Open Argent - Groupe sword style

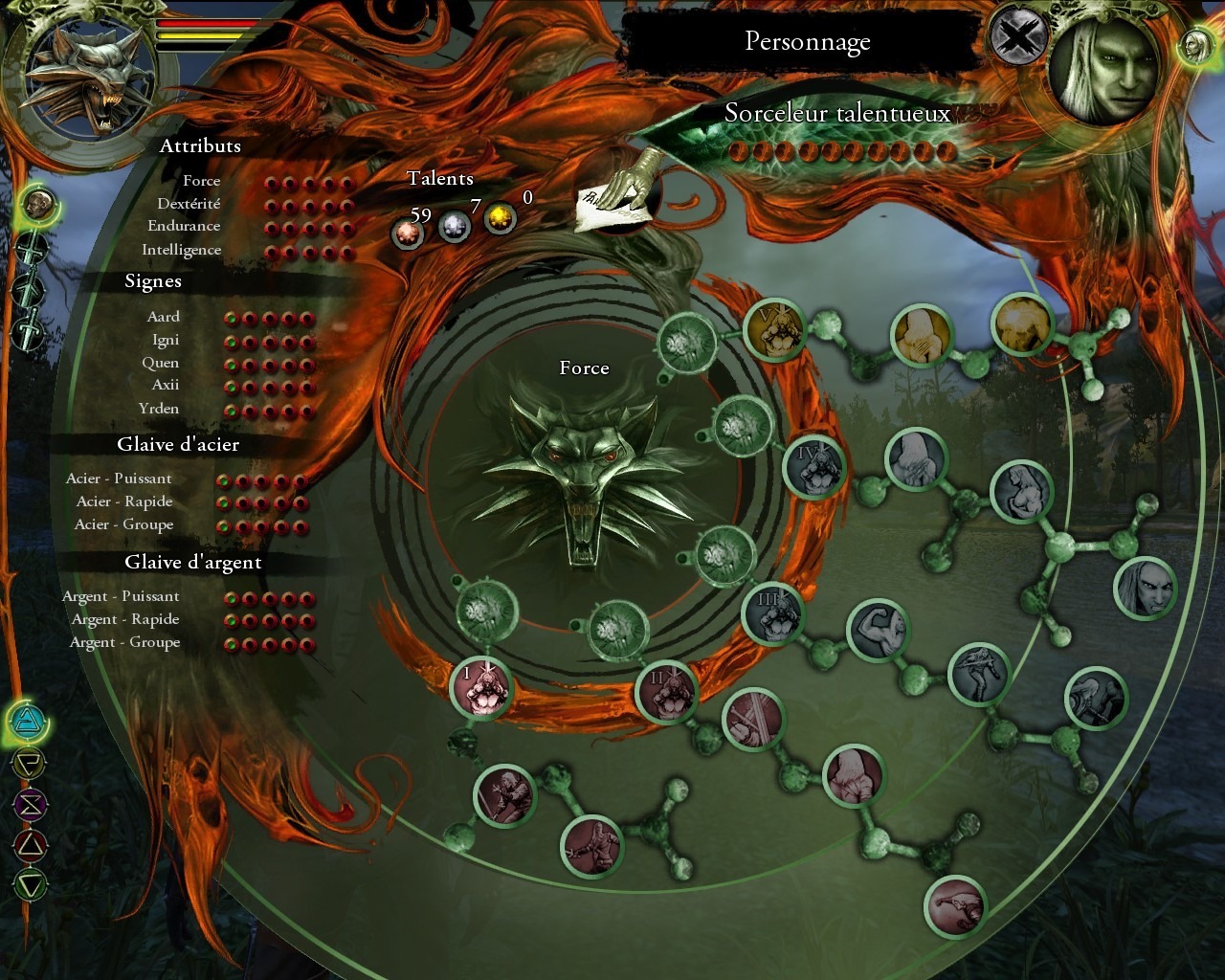click(124, 642)
